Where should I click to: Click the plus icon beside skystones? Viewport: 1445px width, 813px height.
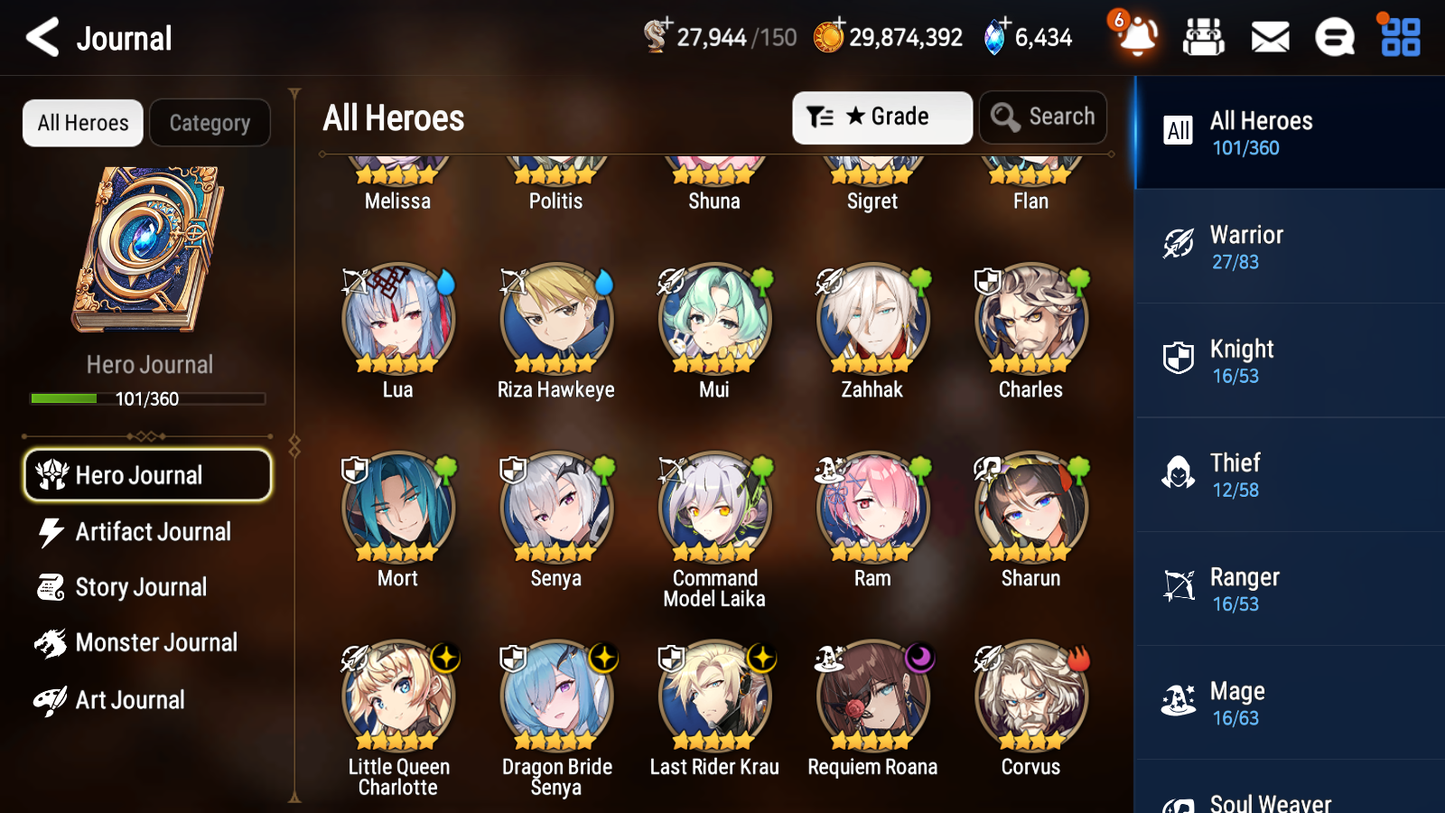pos(1000,24)
